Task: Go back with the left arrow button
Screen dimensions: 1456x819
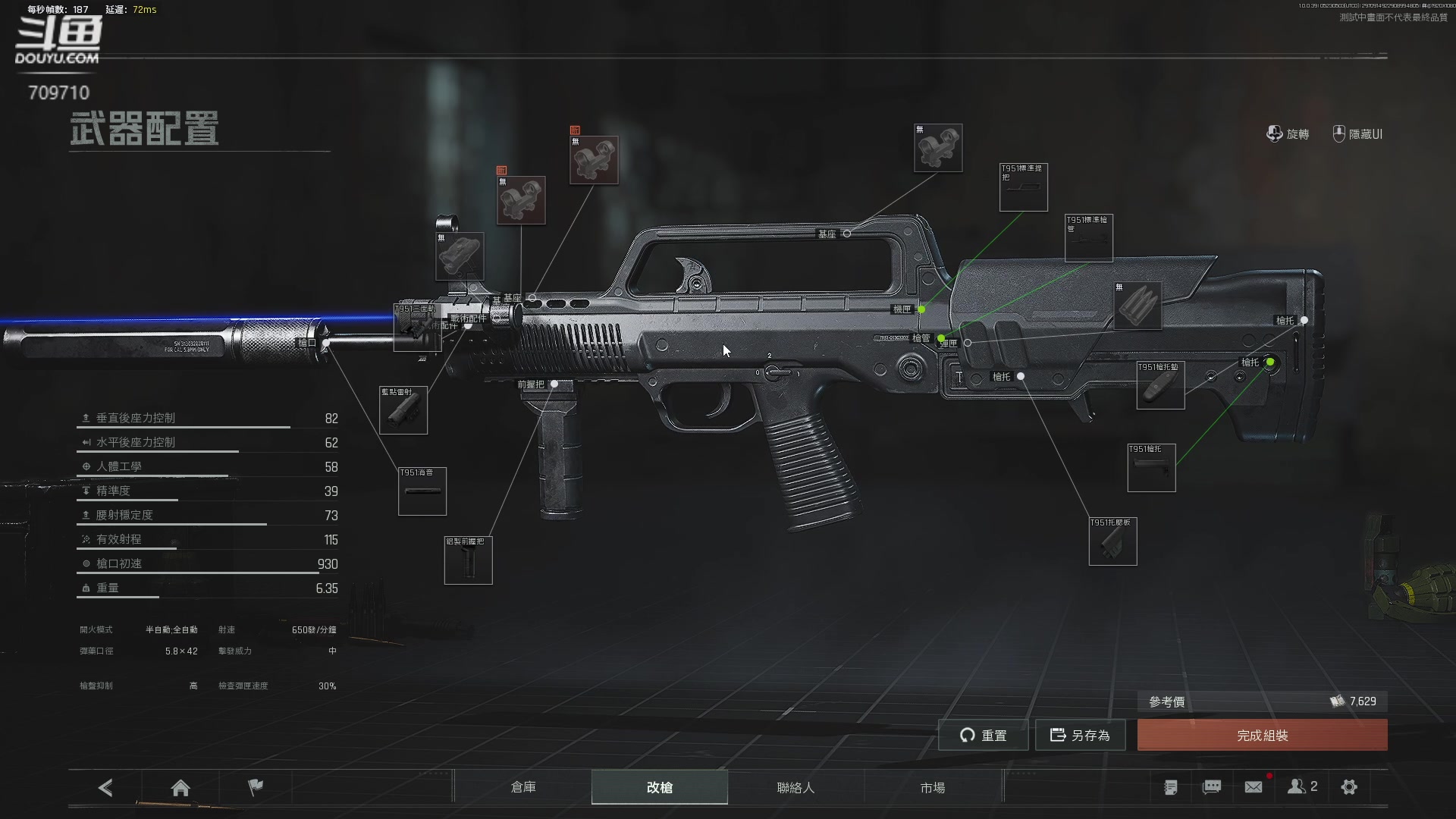Action: click(x=105, y=788)
